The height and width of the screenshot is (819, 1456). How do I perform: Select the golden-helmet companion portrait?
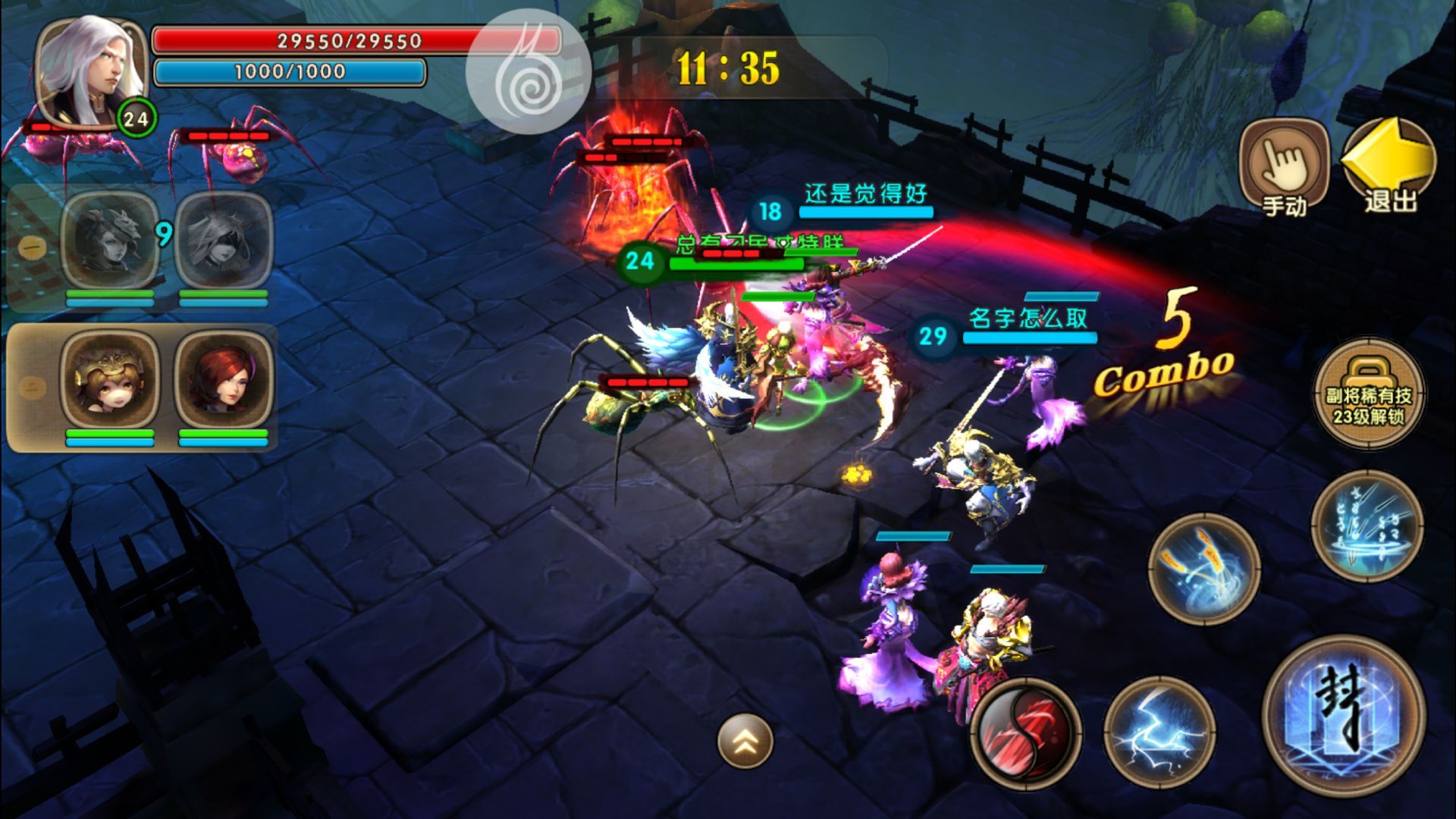point(110,379)
